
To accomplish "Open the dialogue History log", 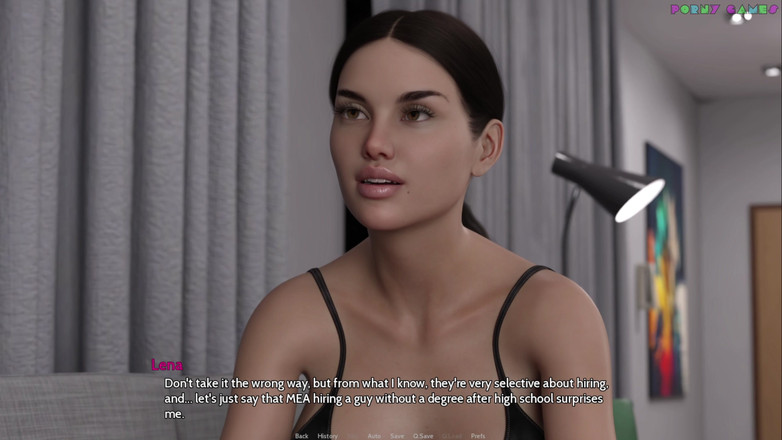I will tap(327, 436).
